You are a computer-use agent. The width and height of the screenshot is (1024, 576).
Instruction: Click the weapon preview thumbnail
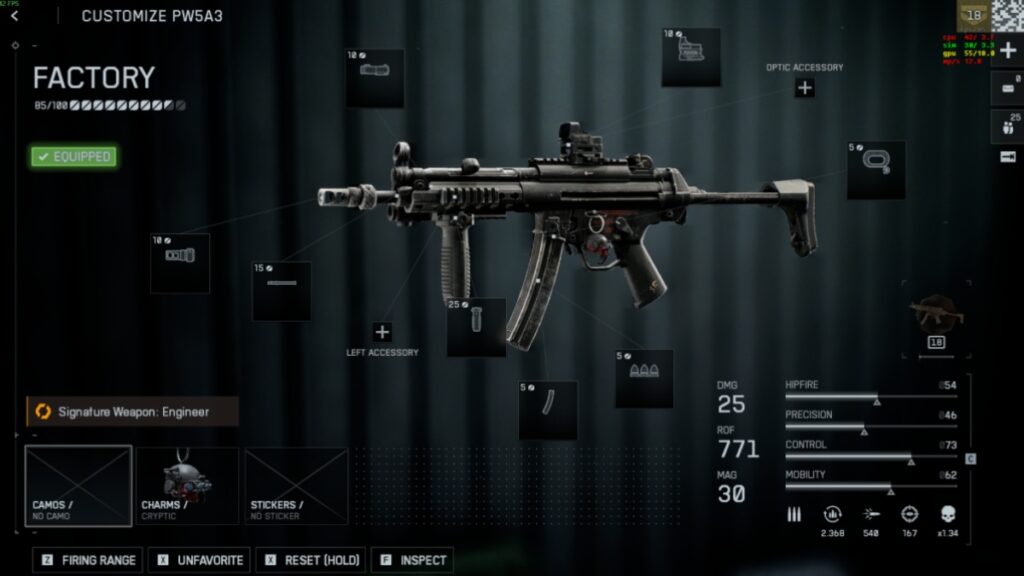(x=937, y=316)
